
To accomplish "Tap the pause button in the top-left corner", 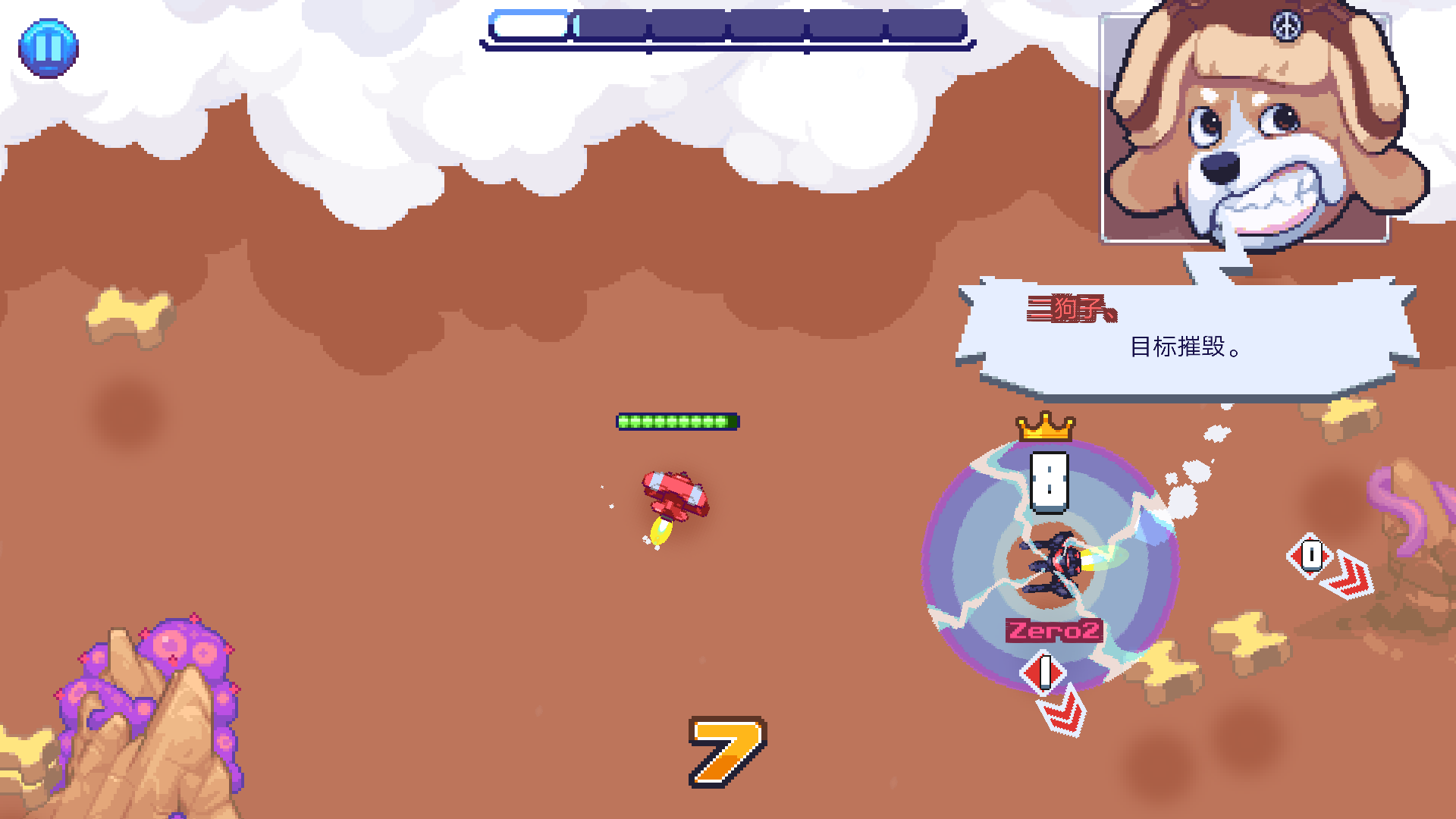I will [47, 49].
